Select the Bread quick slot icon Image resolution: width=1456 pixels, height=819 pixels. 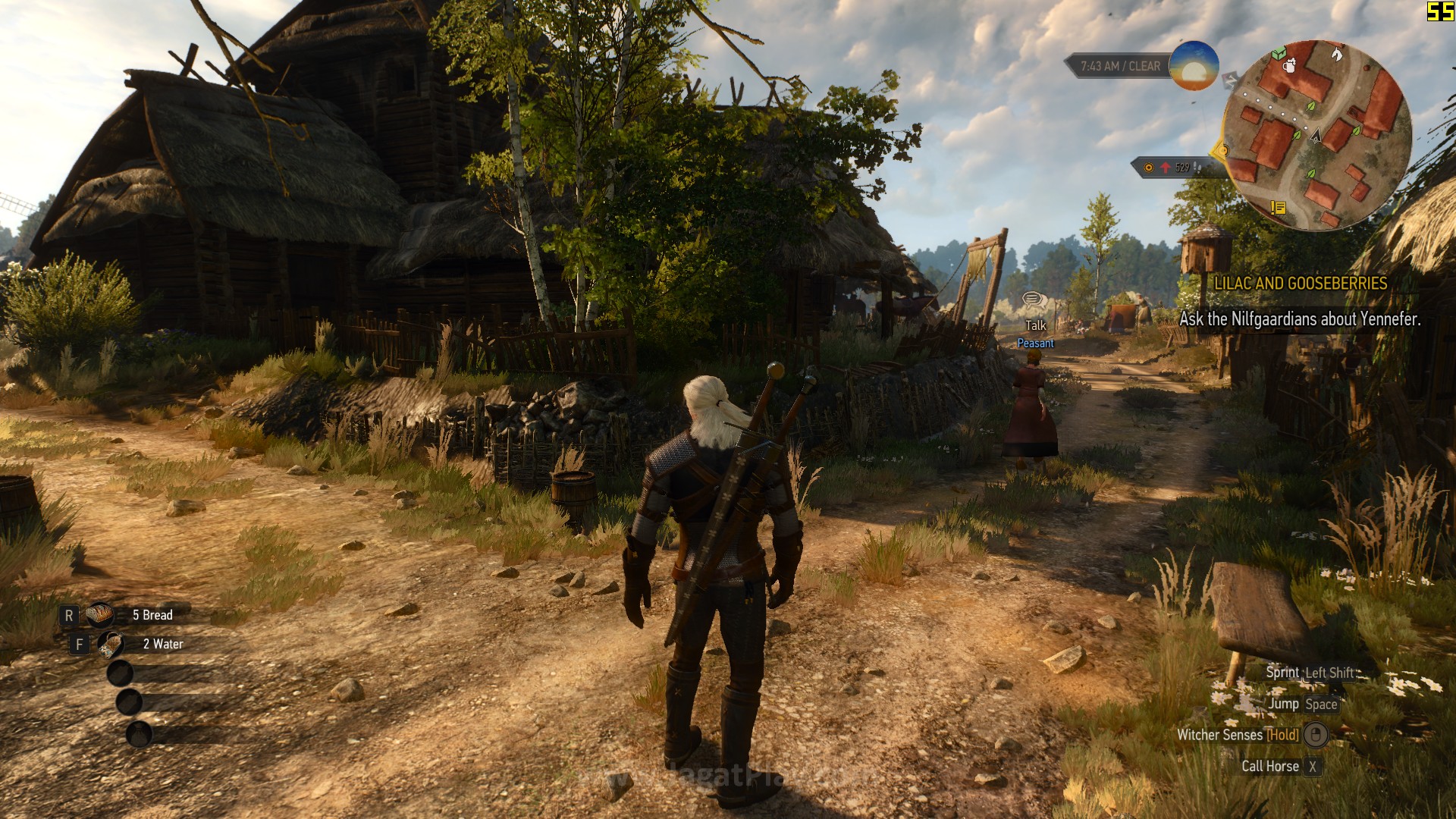click(100, 615)
